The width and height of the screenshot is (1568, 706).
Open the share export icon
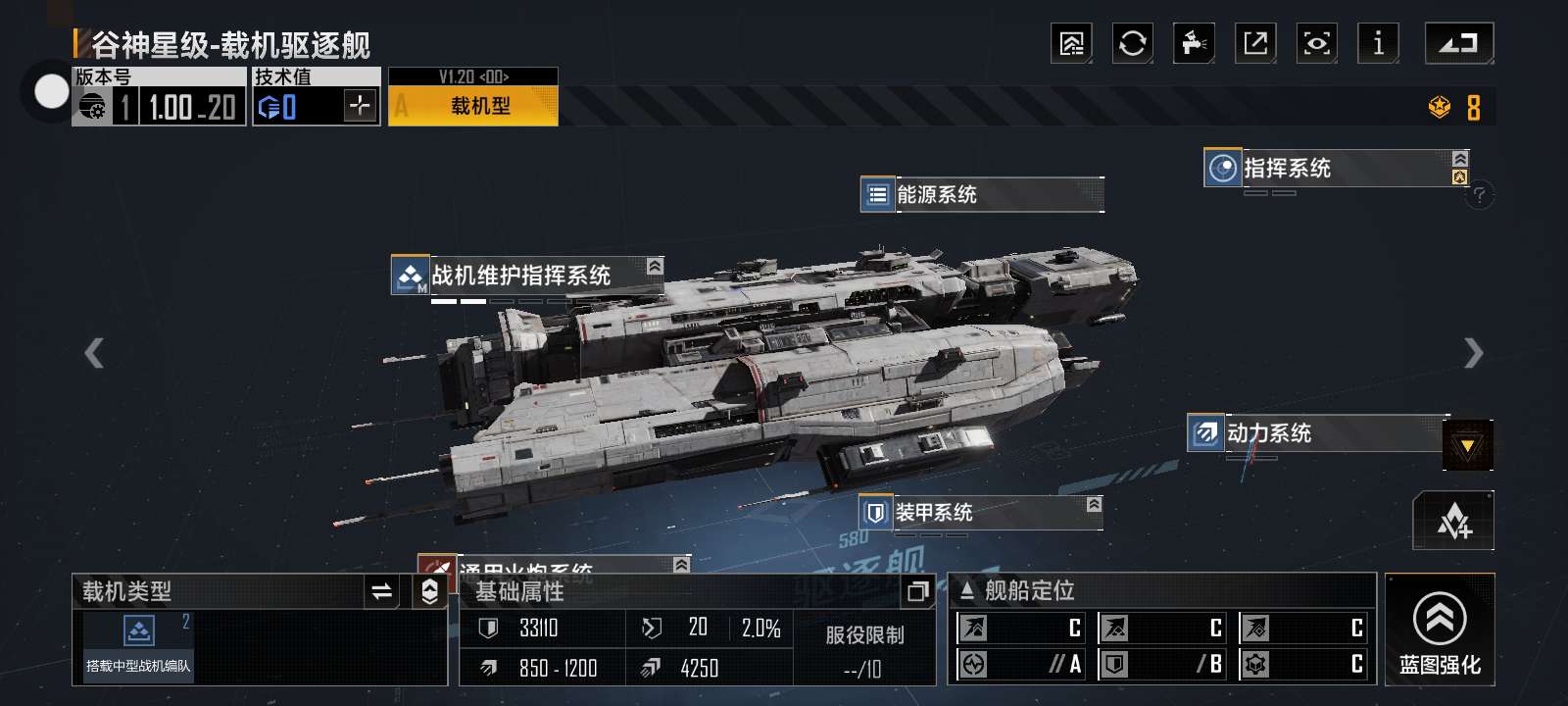pos(1255,43)
